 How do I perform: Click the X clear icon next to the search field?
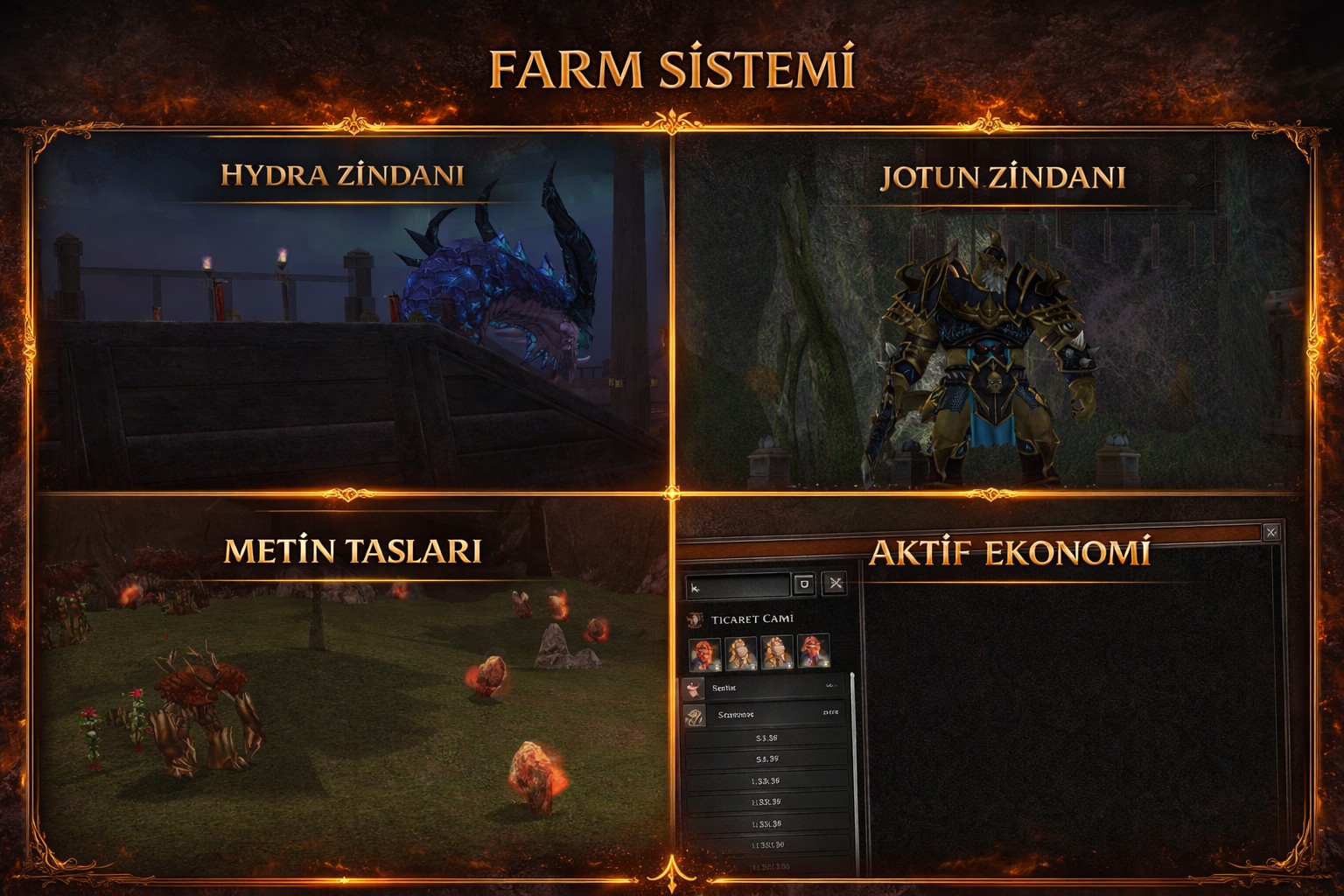pos(835,583)
